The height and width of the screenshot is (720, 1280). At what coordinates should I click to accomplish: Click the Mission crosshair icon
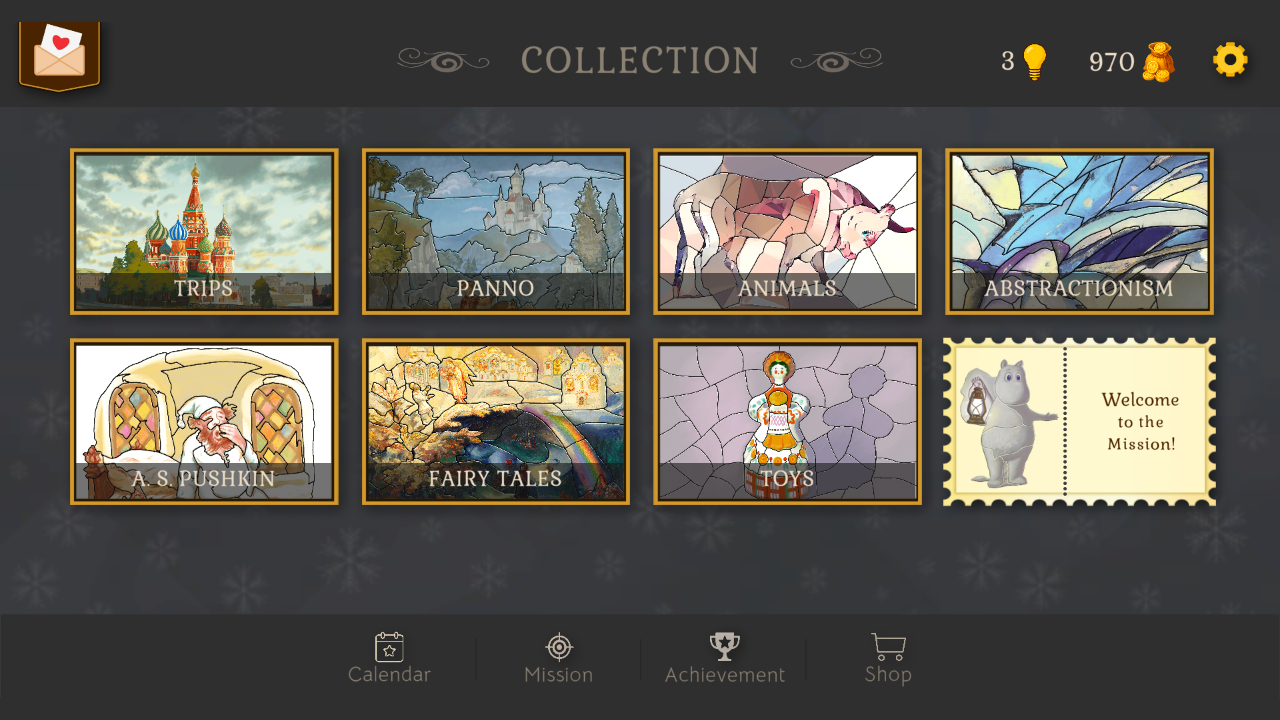click(557, 646)
